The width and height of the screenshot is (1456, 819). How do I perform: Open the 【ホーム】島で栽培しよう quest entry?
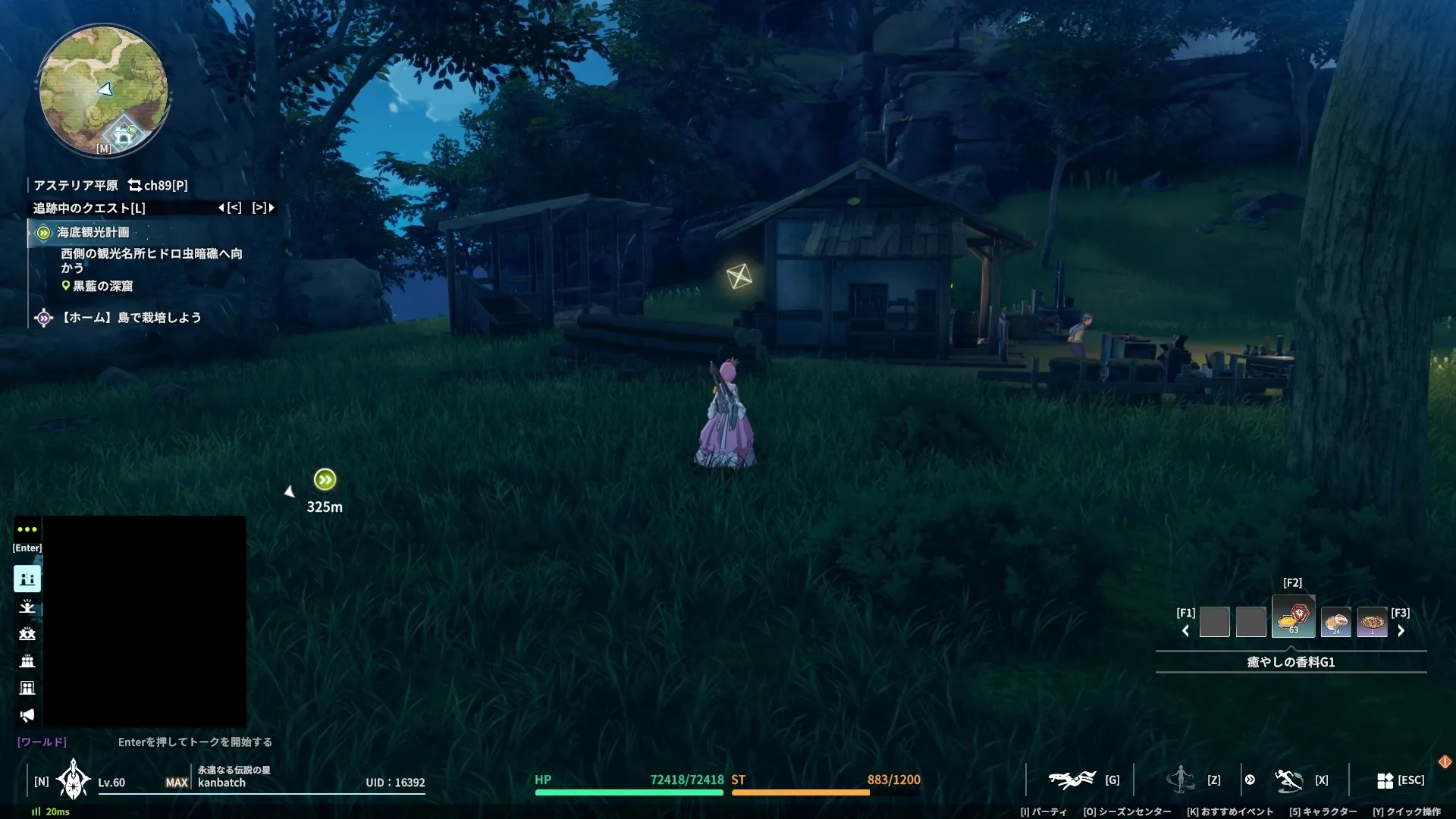point(130,318)
